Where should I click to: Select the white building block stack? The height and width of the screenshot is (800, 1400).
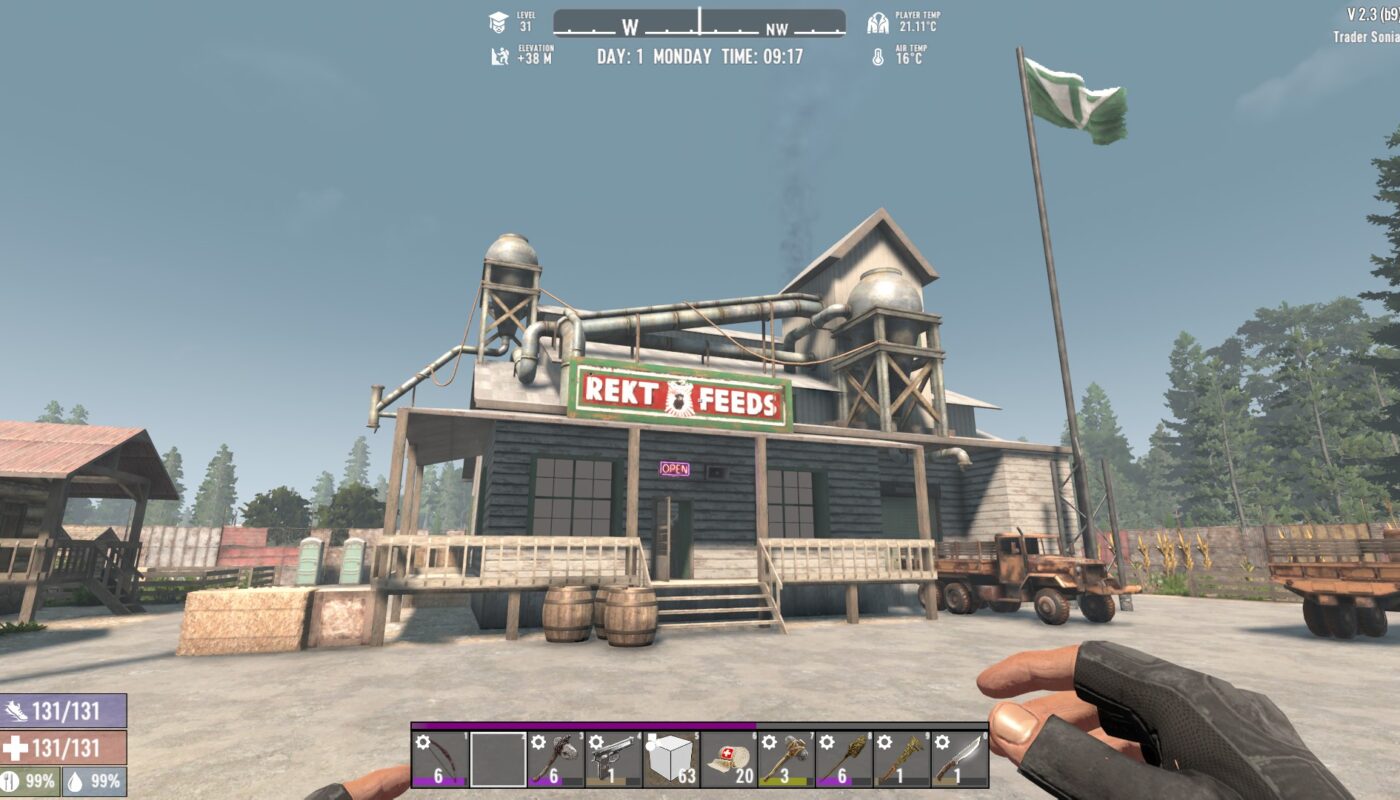pos(671,760)
